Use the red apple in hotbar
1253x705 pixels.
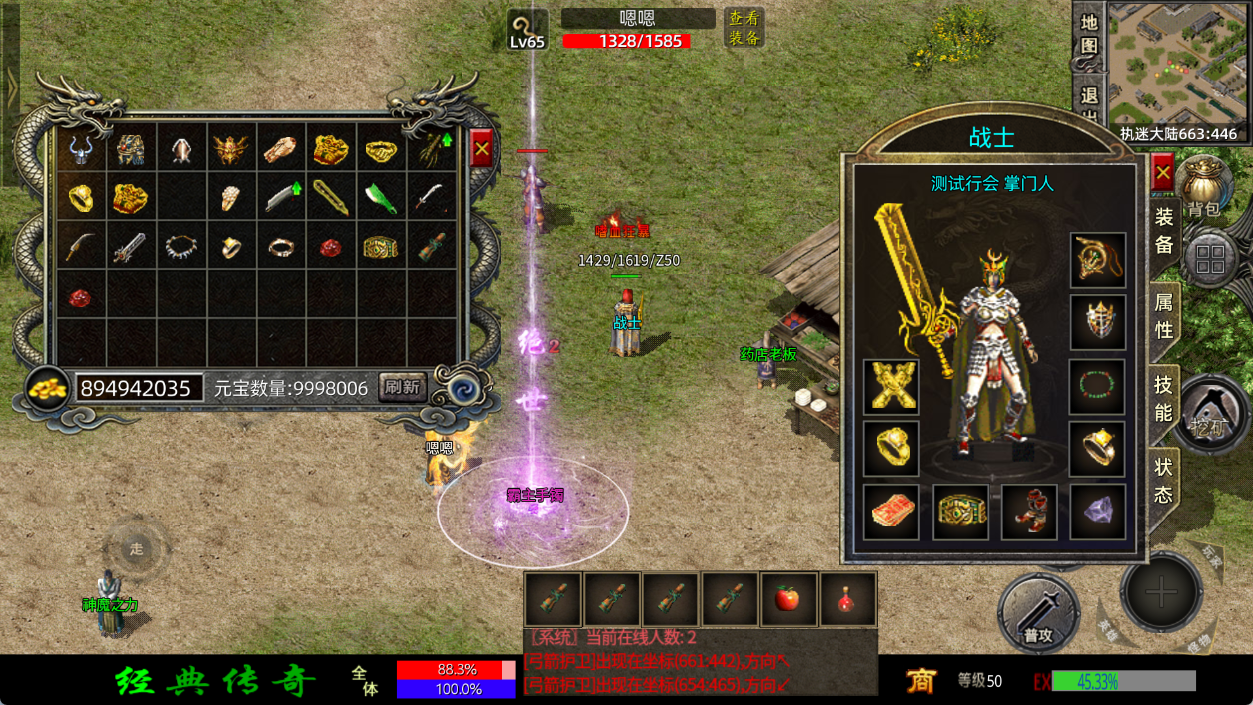[788, 599]
